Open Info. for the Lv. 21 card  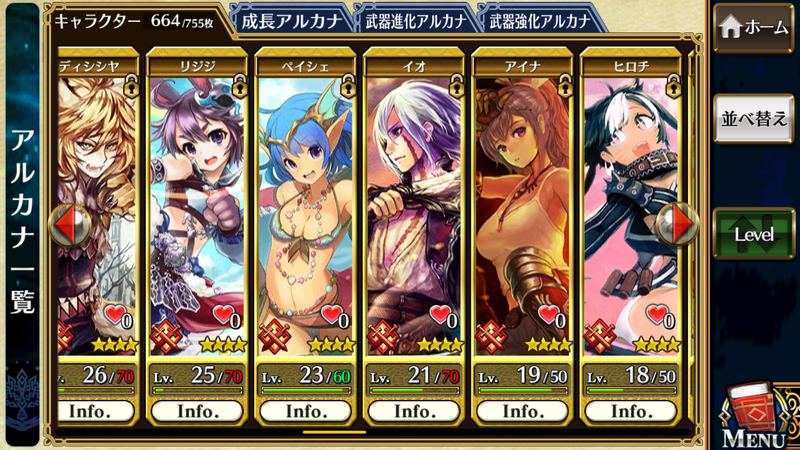point(414,411)
